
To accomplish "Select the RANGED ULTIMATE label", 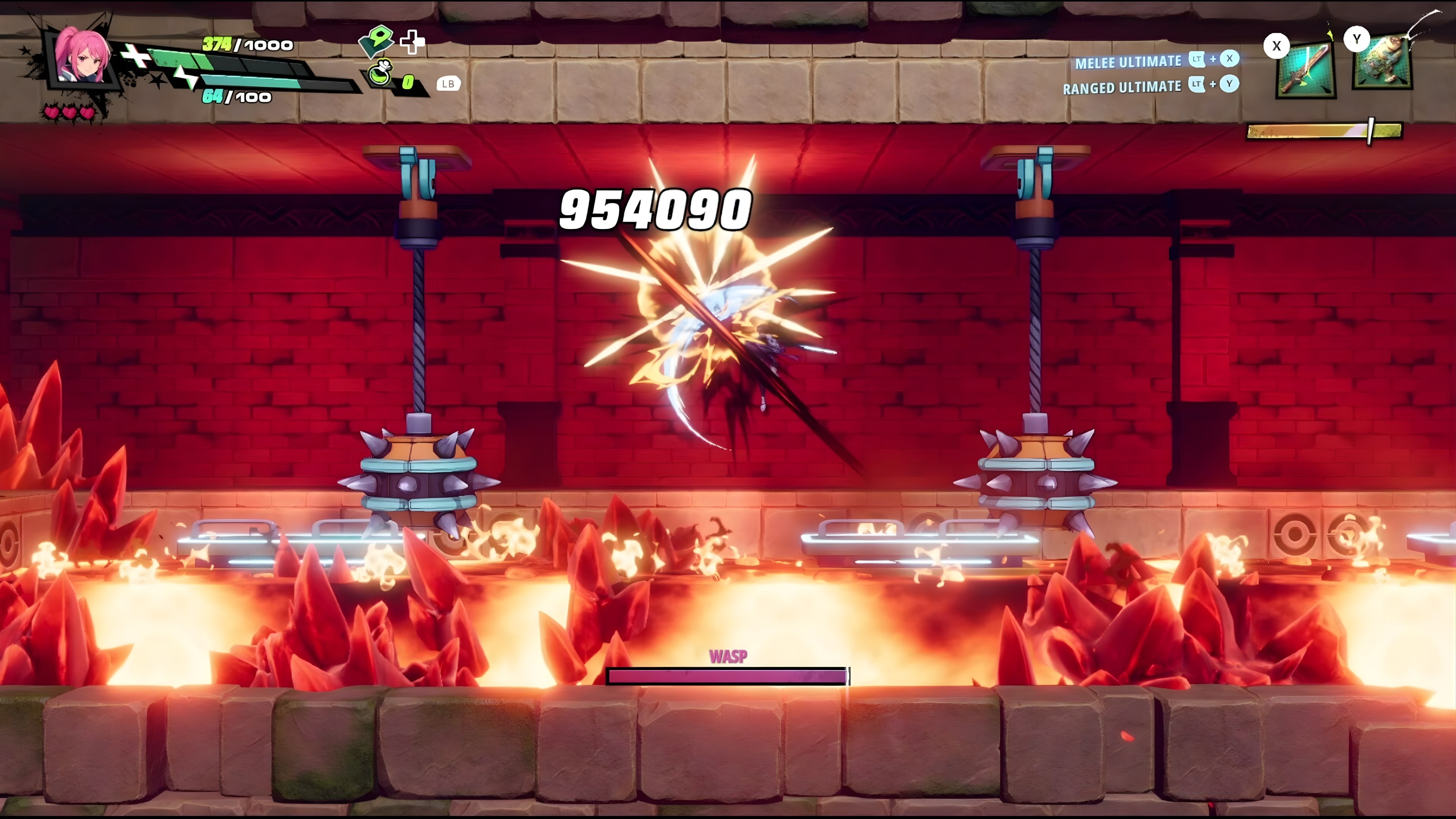I will click(x=1122, y=88).
